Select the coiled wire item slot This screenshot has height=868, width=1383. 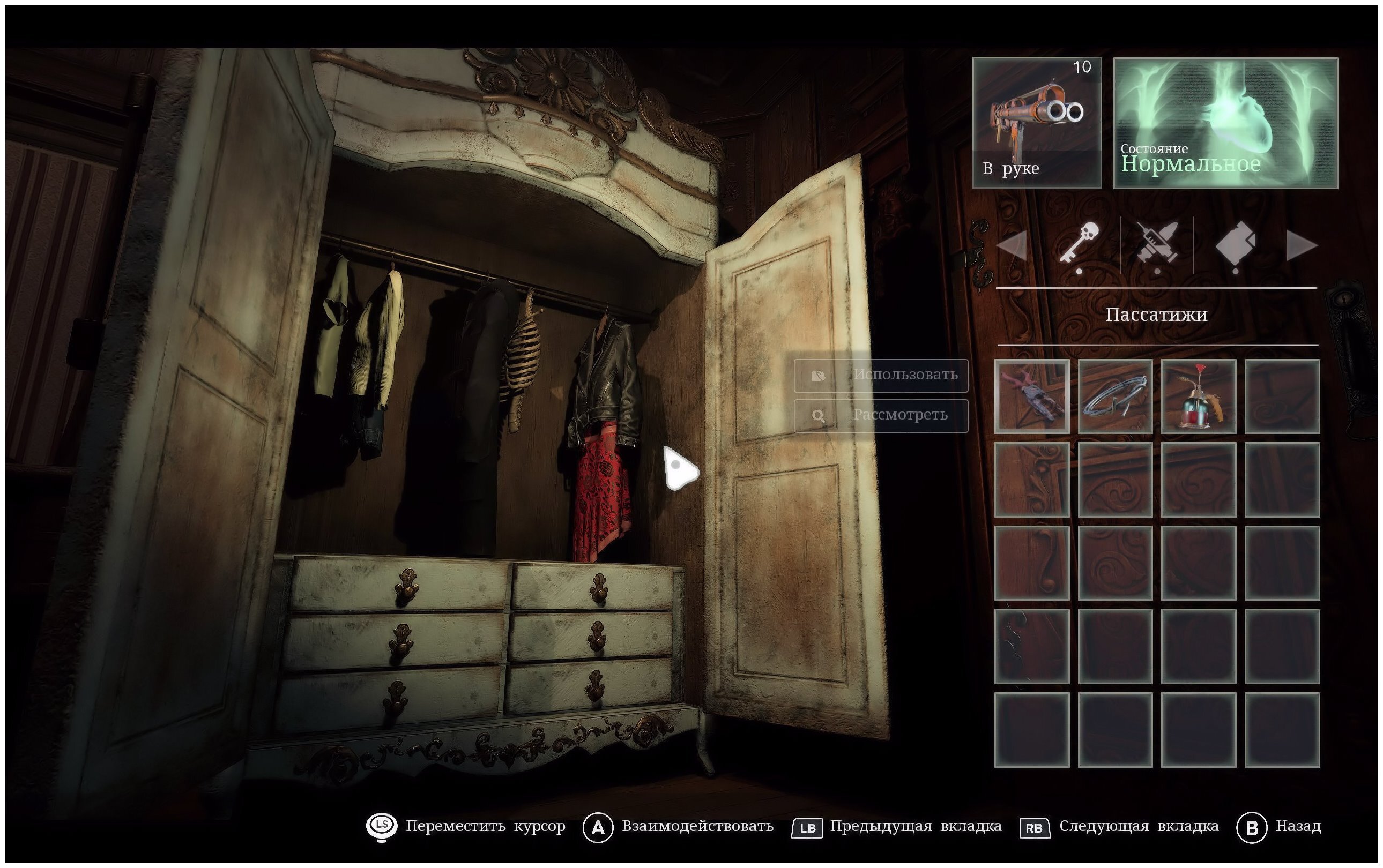[x=1115, y=396]
